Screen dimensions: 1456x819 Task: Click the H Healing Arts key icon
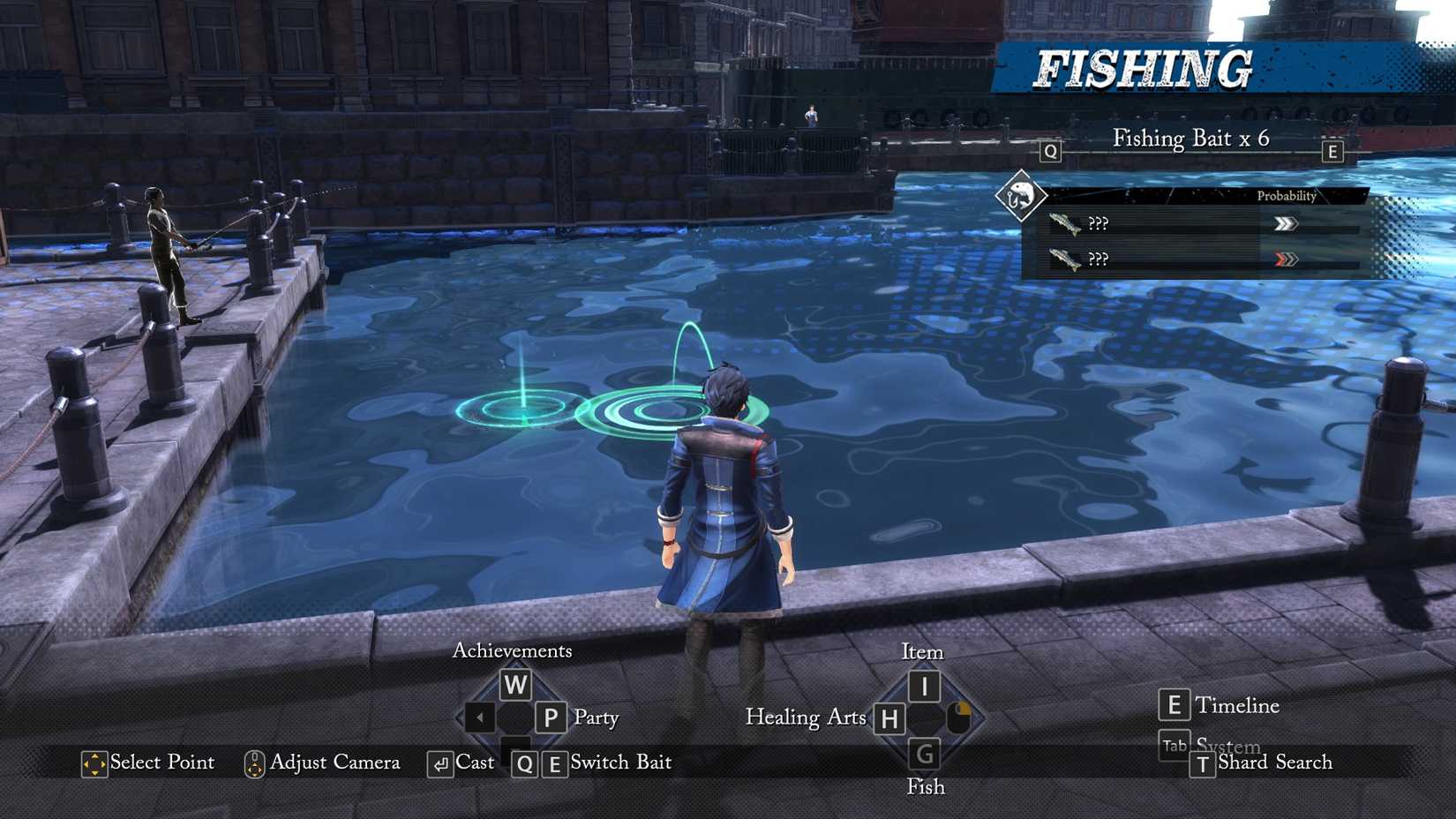pyautogui.click(x=889, y=718)
